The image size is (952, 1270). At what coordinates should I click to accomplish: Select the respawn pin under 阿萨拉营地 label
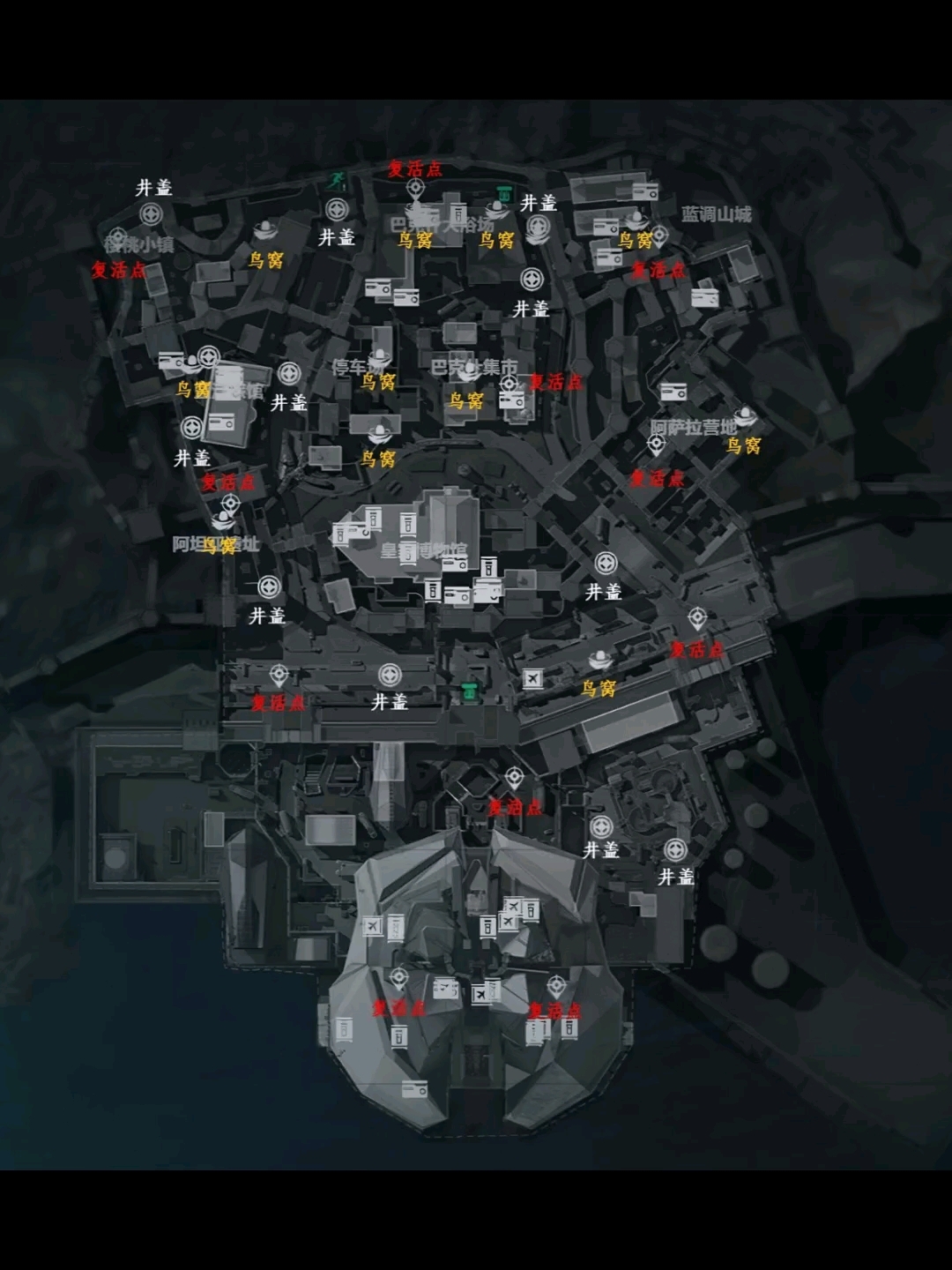coord(656,445)
